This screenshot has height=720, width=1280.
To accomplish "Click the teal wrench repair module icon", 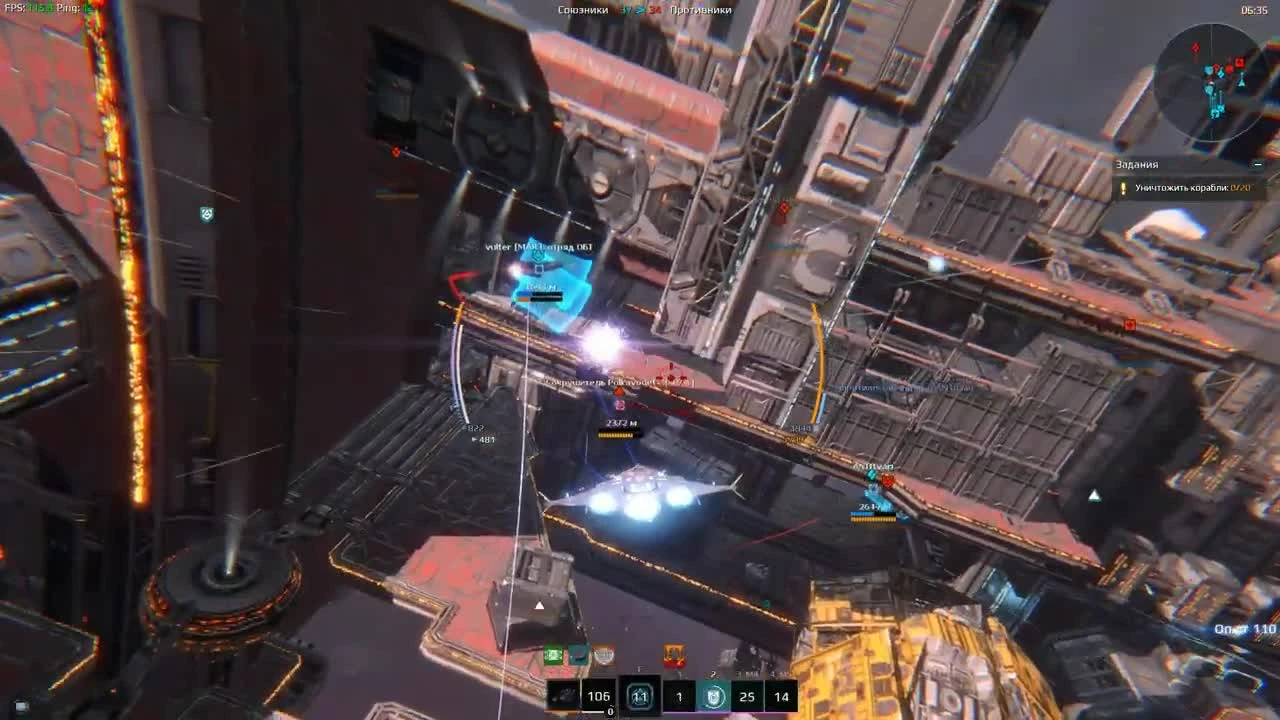I will [577, 655].
